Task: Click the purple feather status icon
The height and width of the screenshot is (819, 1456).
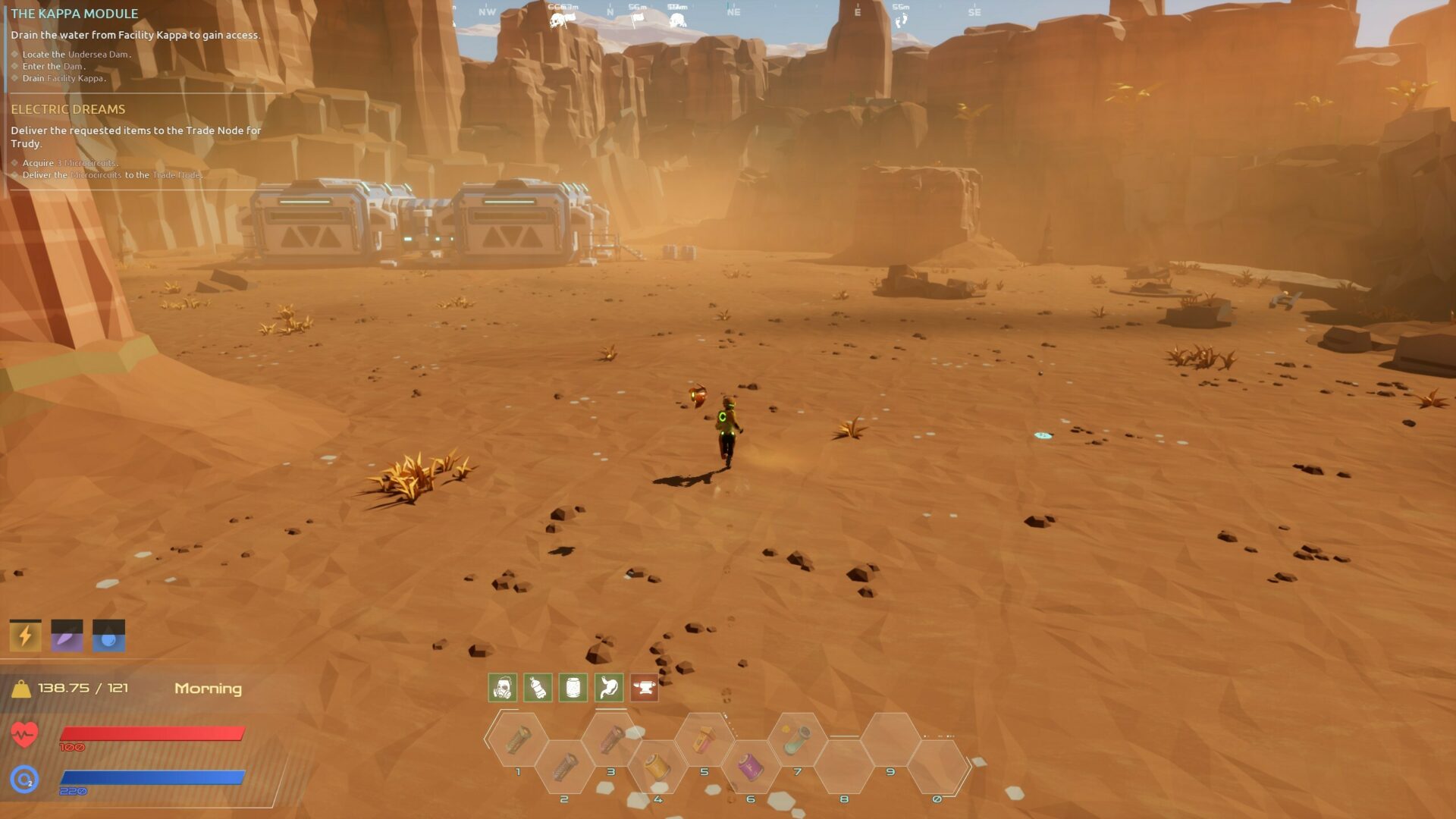Action: tap(67, 635)
